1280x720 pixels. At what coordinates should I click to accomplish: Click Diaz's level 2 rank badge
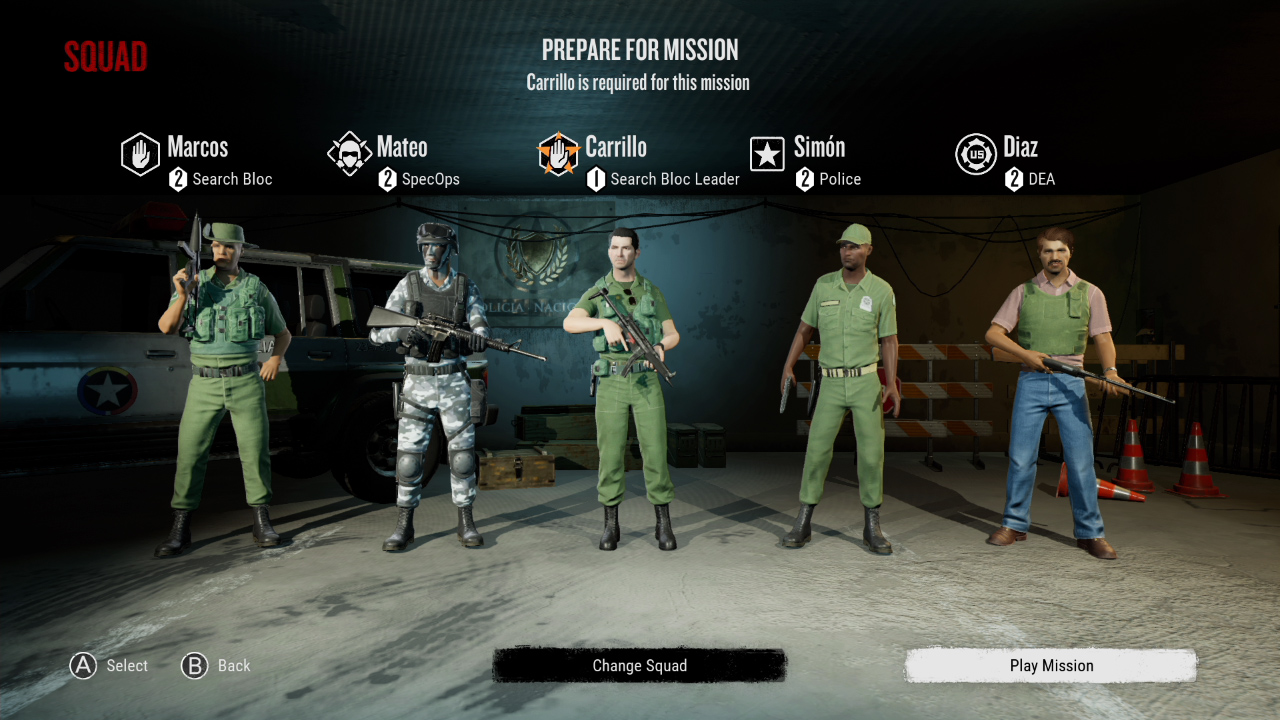(x=1012, y=180)
